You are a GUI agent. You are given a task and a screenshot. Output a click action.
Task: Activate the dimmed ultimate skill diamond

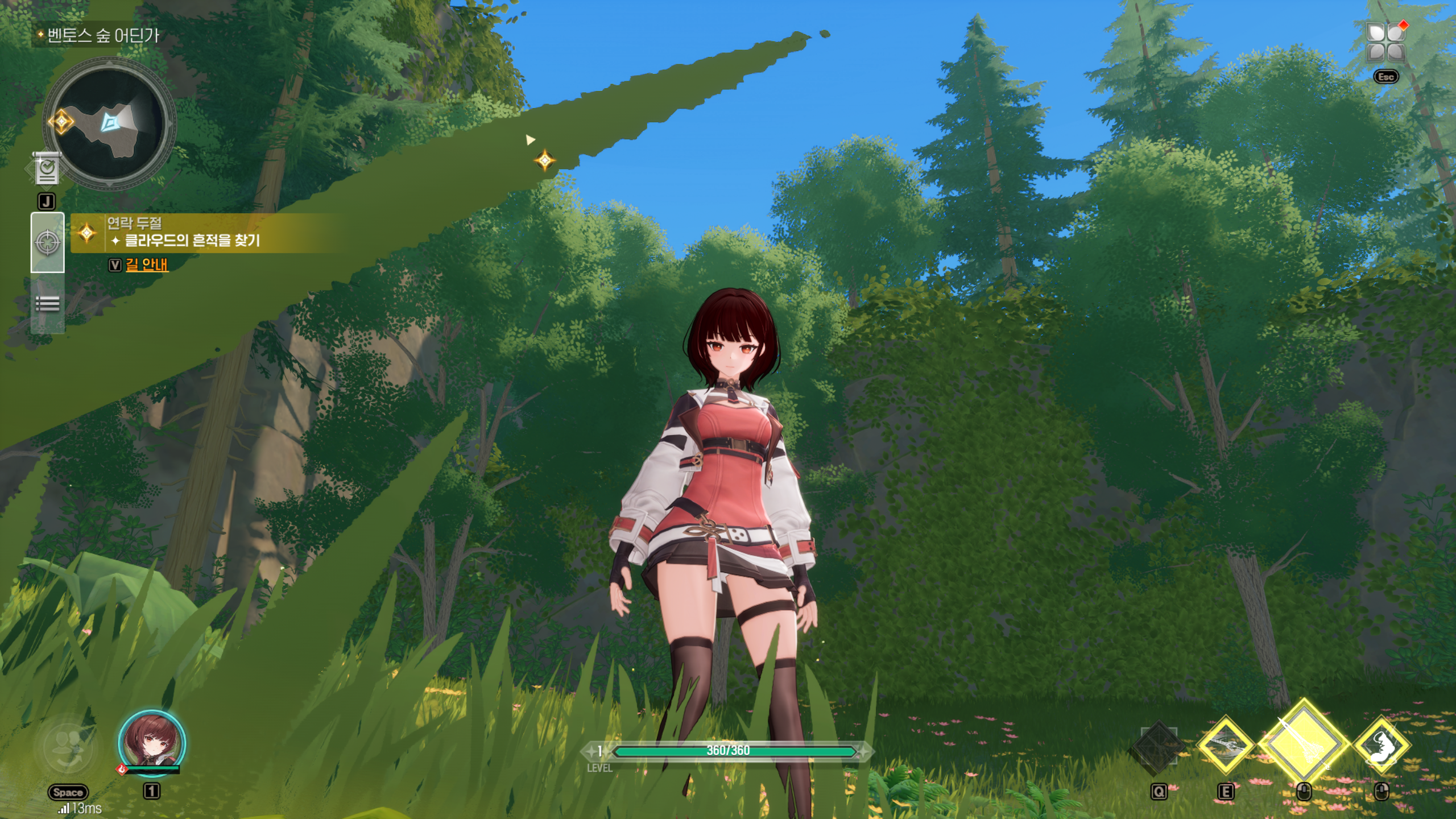click(x=1159, y=747)
